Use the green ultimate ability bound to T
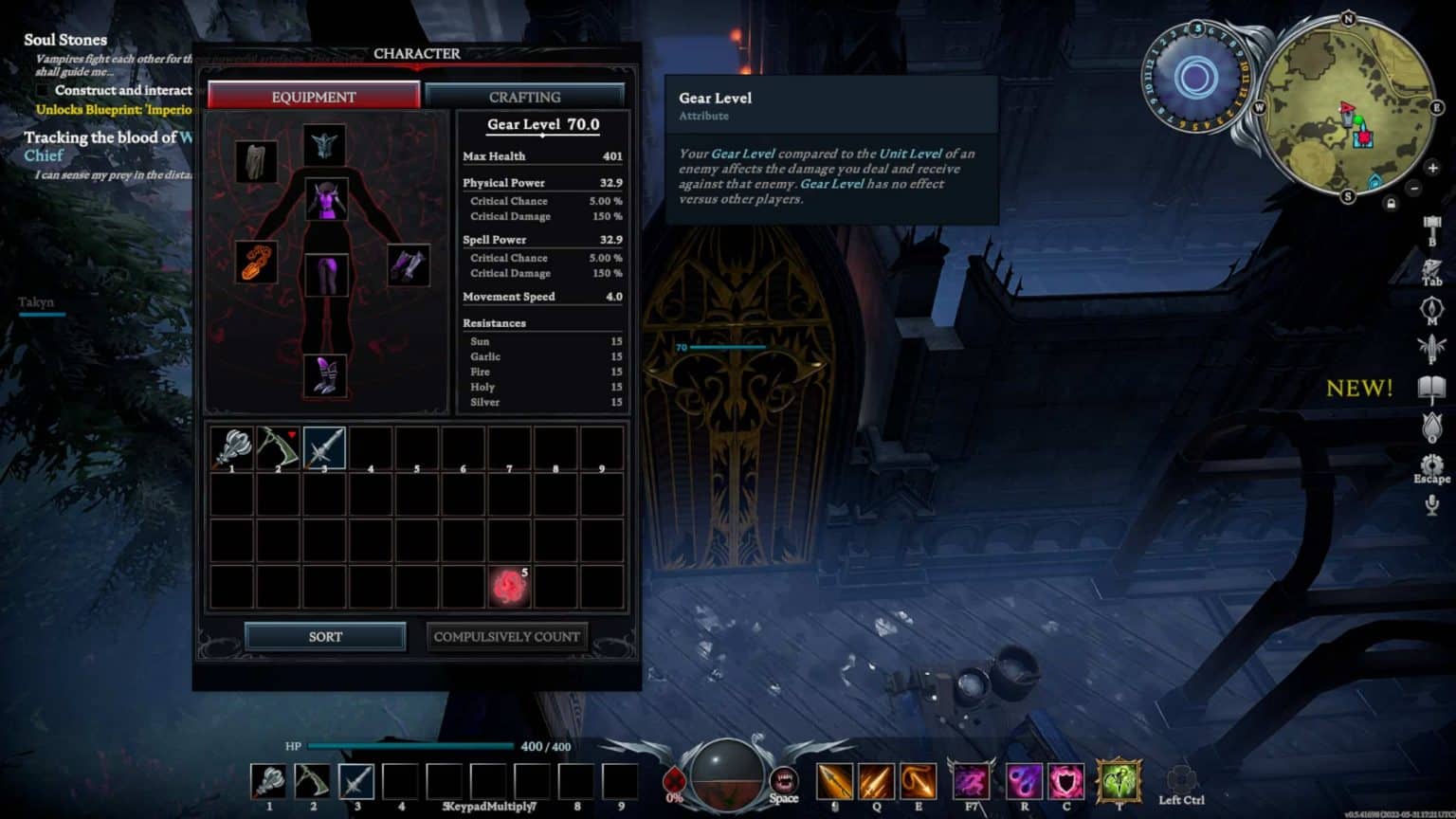1456x819 pixels. (1119, 781)
